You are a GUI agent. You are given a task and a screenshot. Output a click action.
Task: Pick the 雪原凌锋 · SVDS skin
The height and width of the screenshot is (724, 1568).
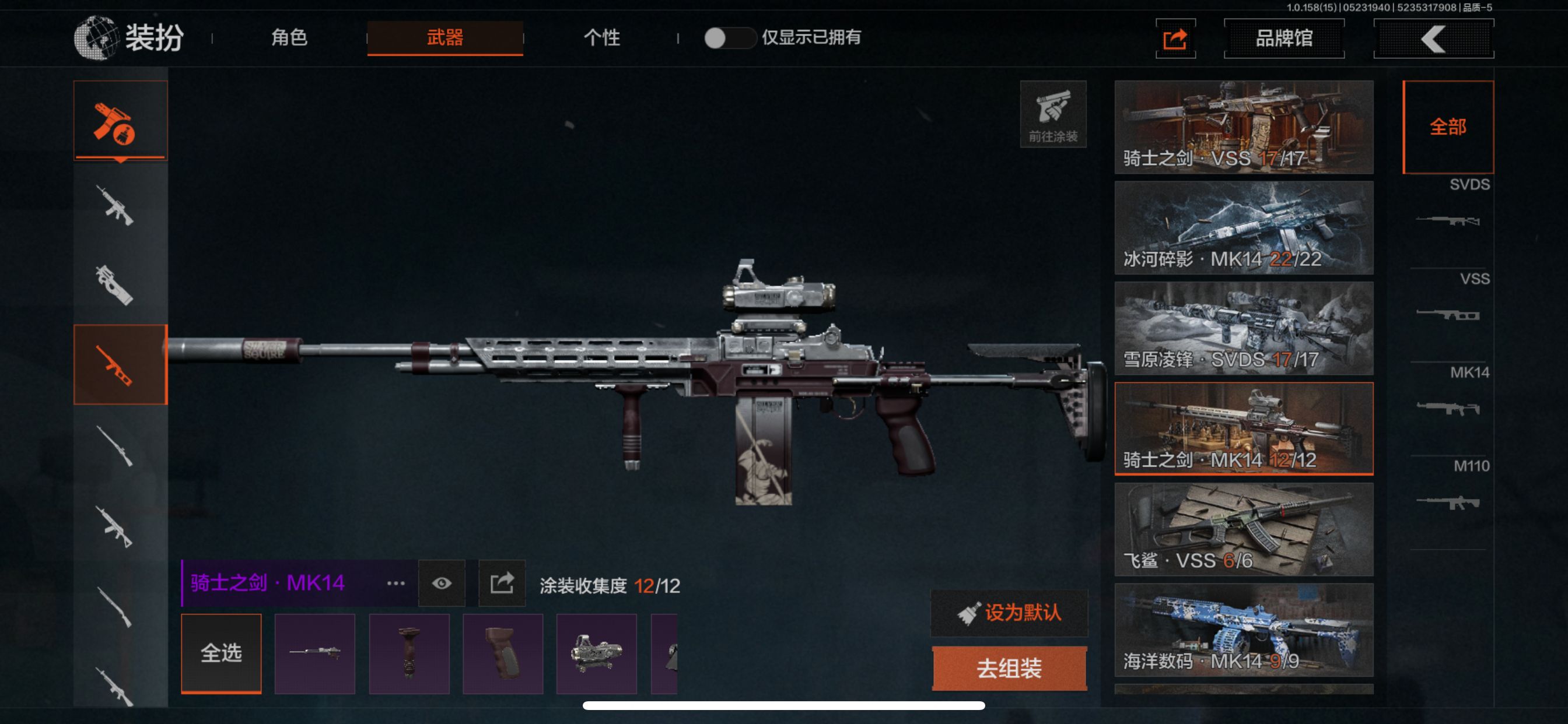tap(1243, 328)
